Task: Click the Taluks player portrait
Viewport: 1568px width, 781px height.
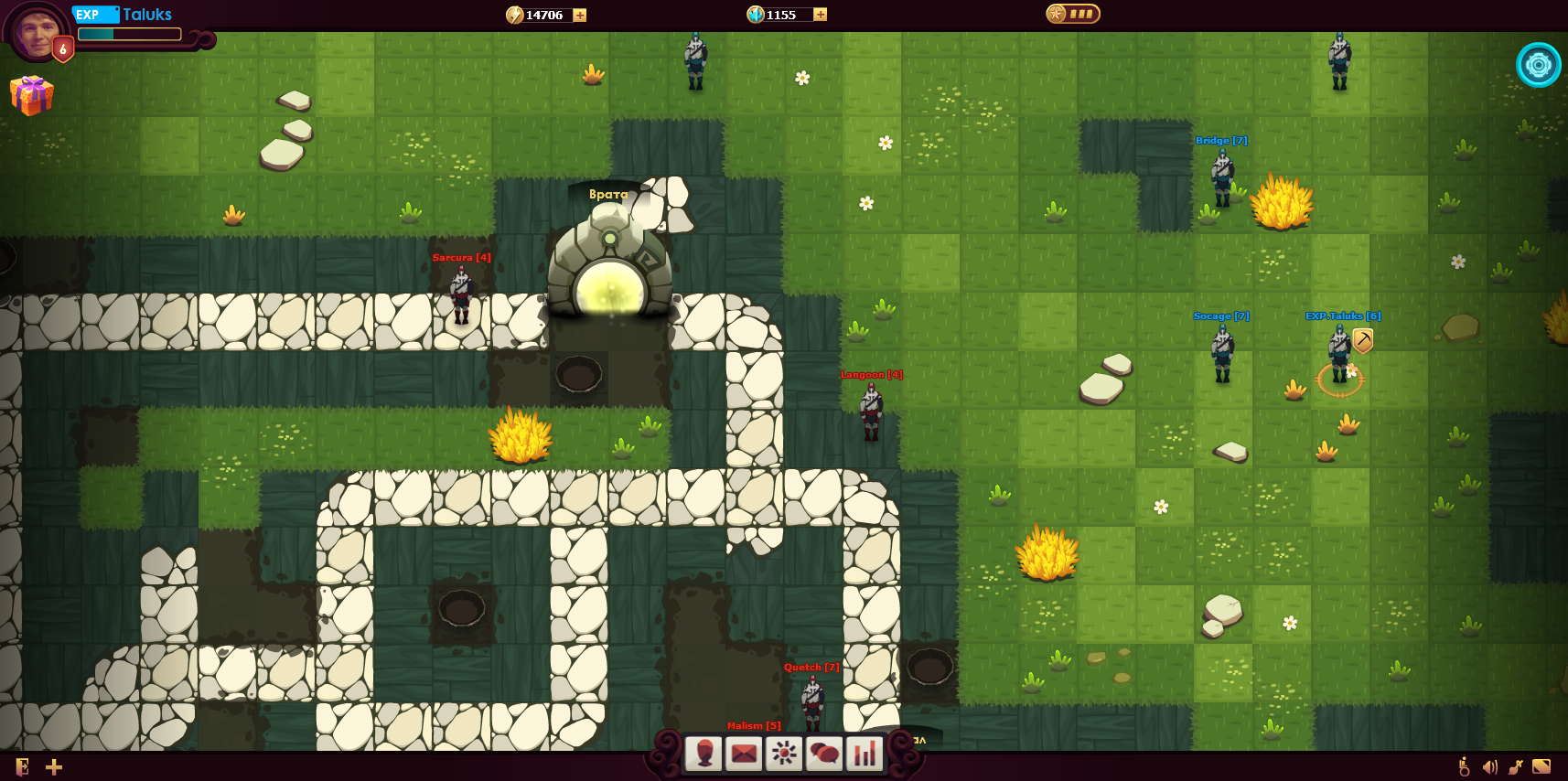Action: pyautogui.click(x=38, y=32)
